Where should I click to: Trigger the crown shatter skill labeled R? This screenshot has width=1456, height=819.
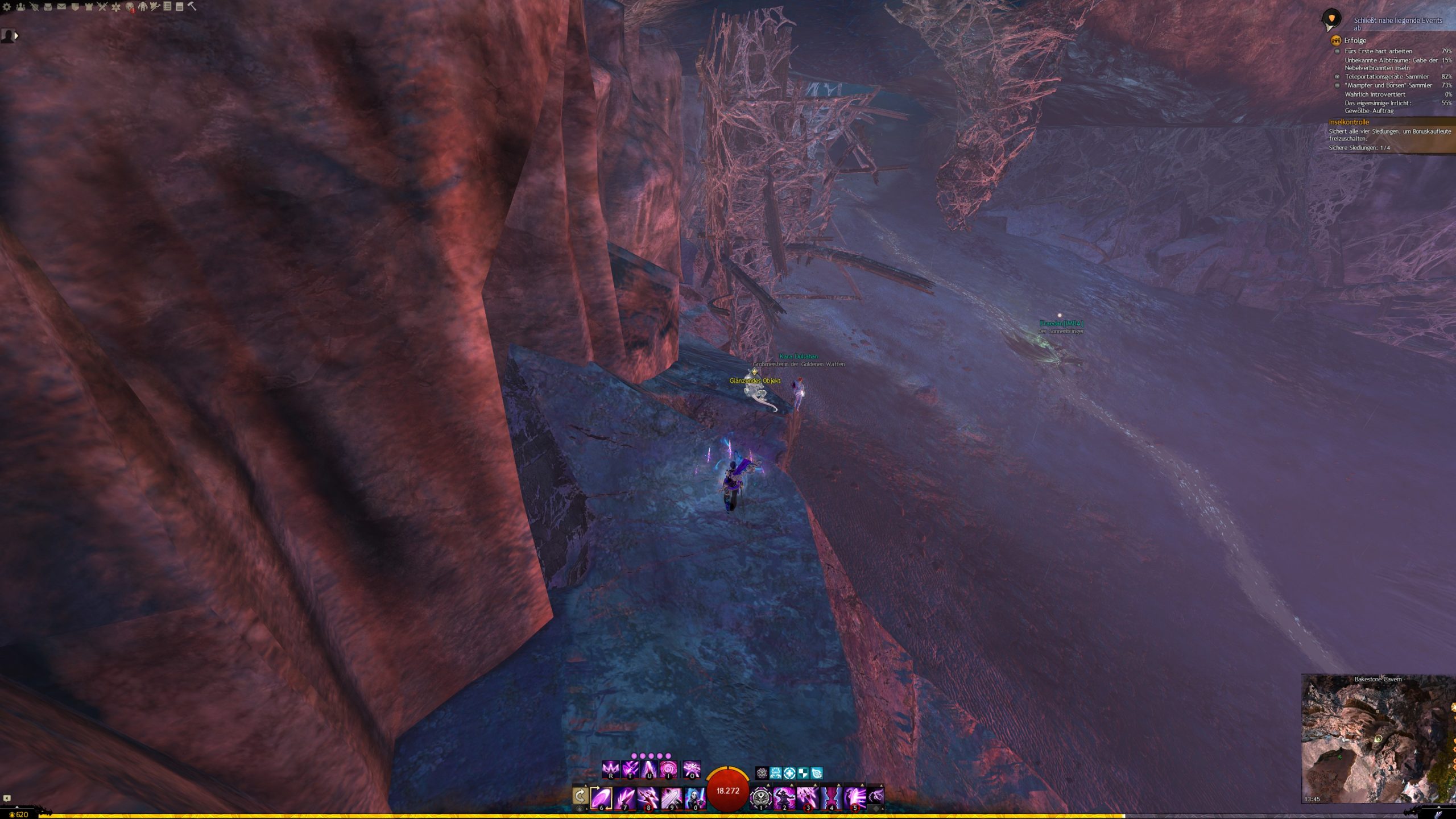[611, 770]
